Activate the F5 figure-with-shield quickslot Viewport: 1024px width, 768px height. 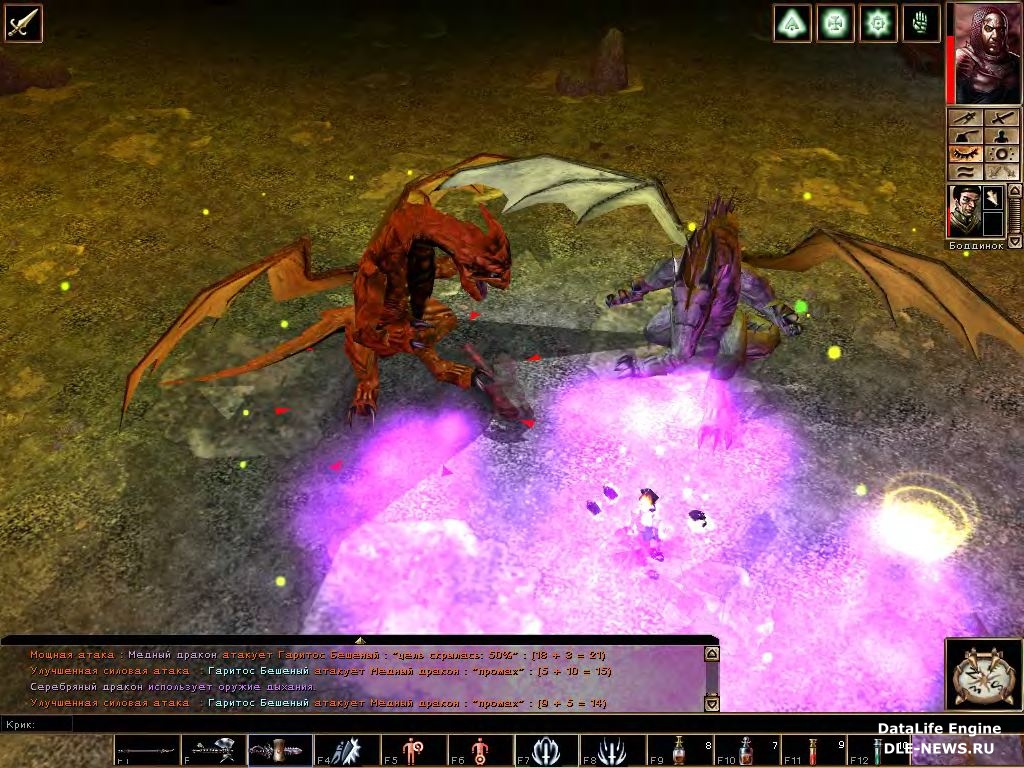pos(413,751)
